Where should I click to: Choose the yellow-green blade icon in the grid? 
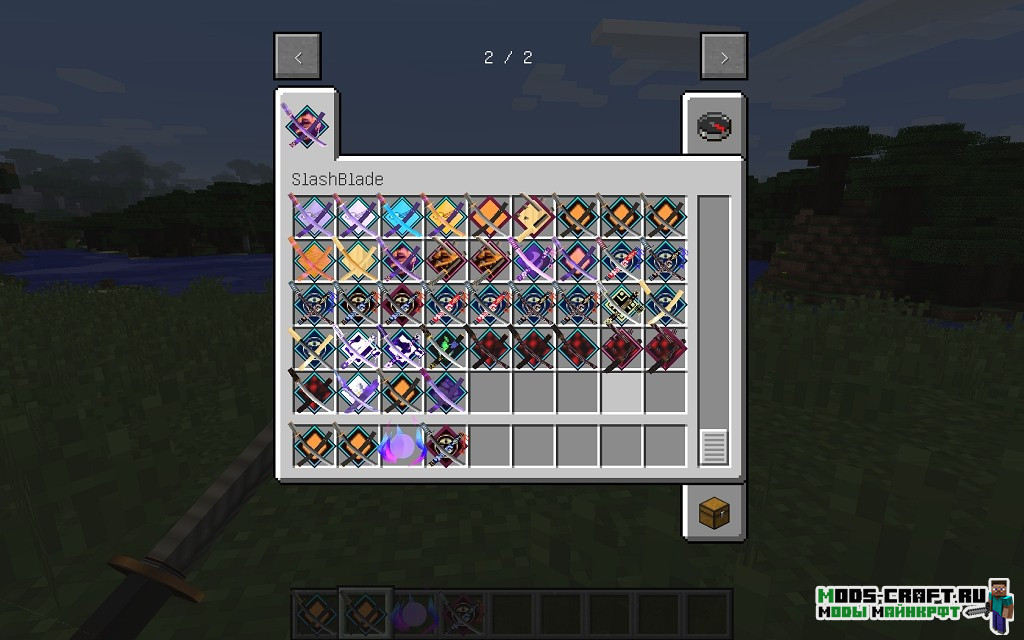621,304
